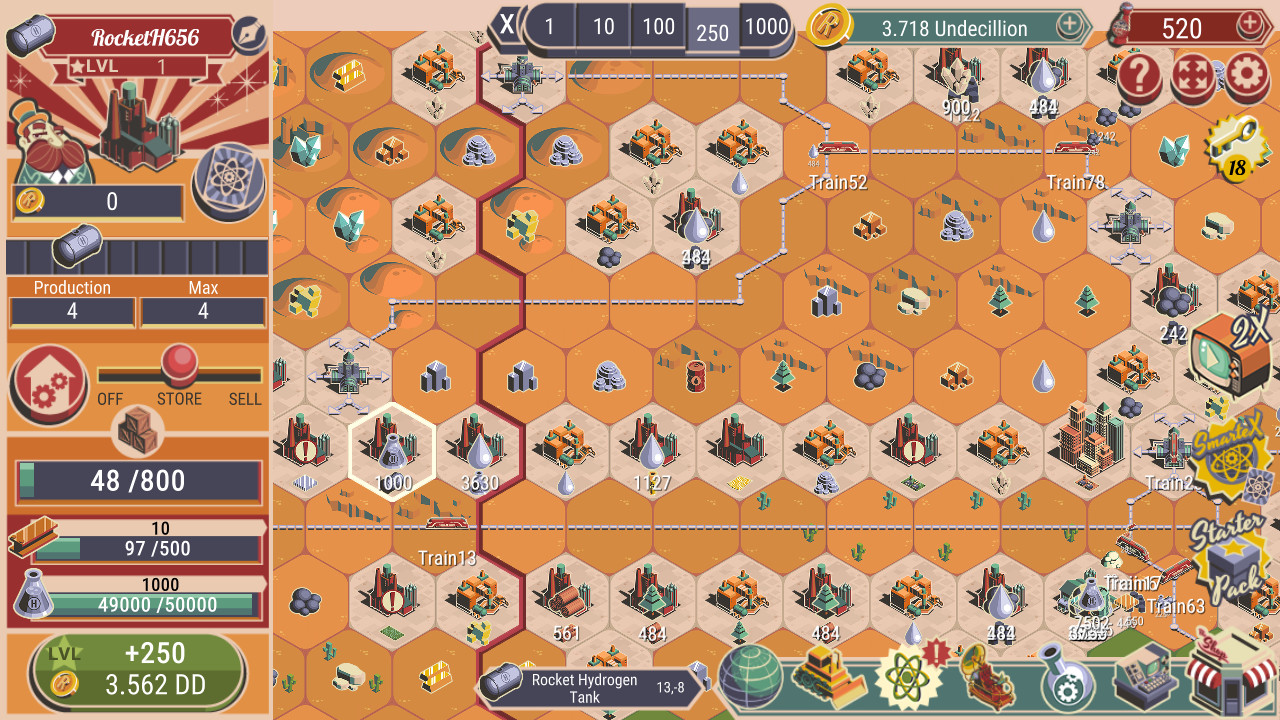
Task: Set the production switch to OFF
Action: coord(108,378)
